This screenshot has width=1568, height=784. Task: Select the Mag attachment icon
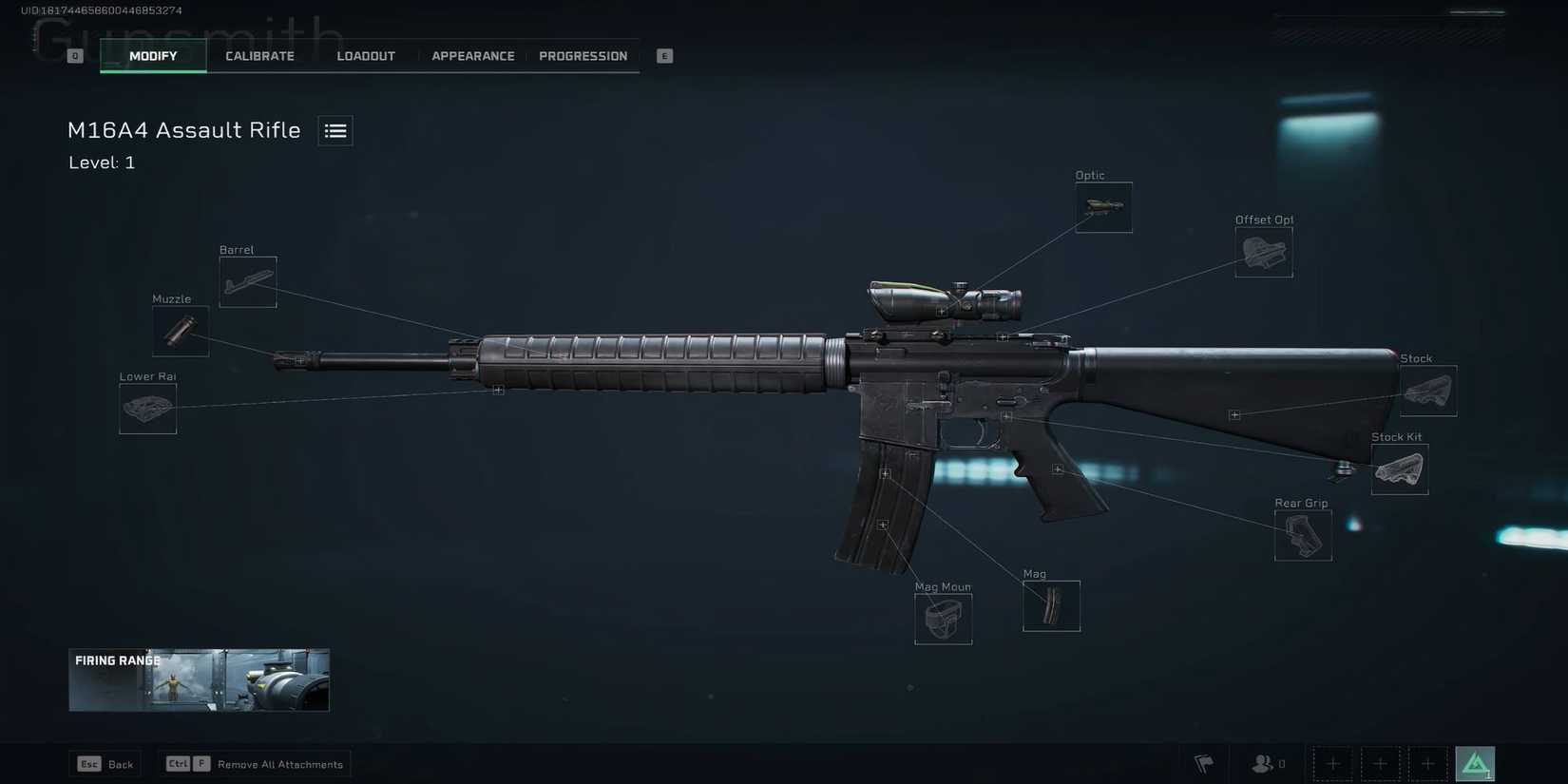[x=1051, y=605]
